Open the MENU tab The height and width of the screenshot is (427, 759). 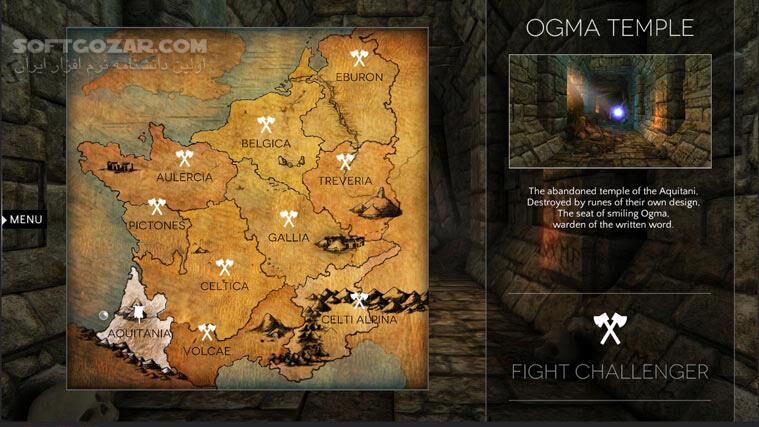[24, 219]
